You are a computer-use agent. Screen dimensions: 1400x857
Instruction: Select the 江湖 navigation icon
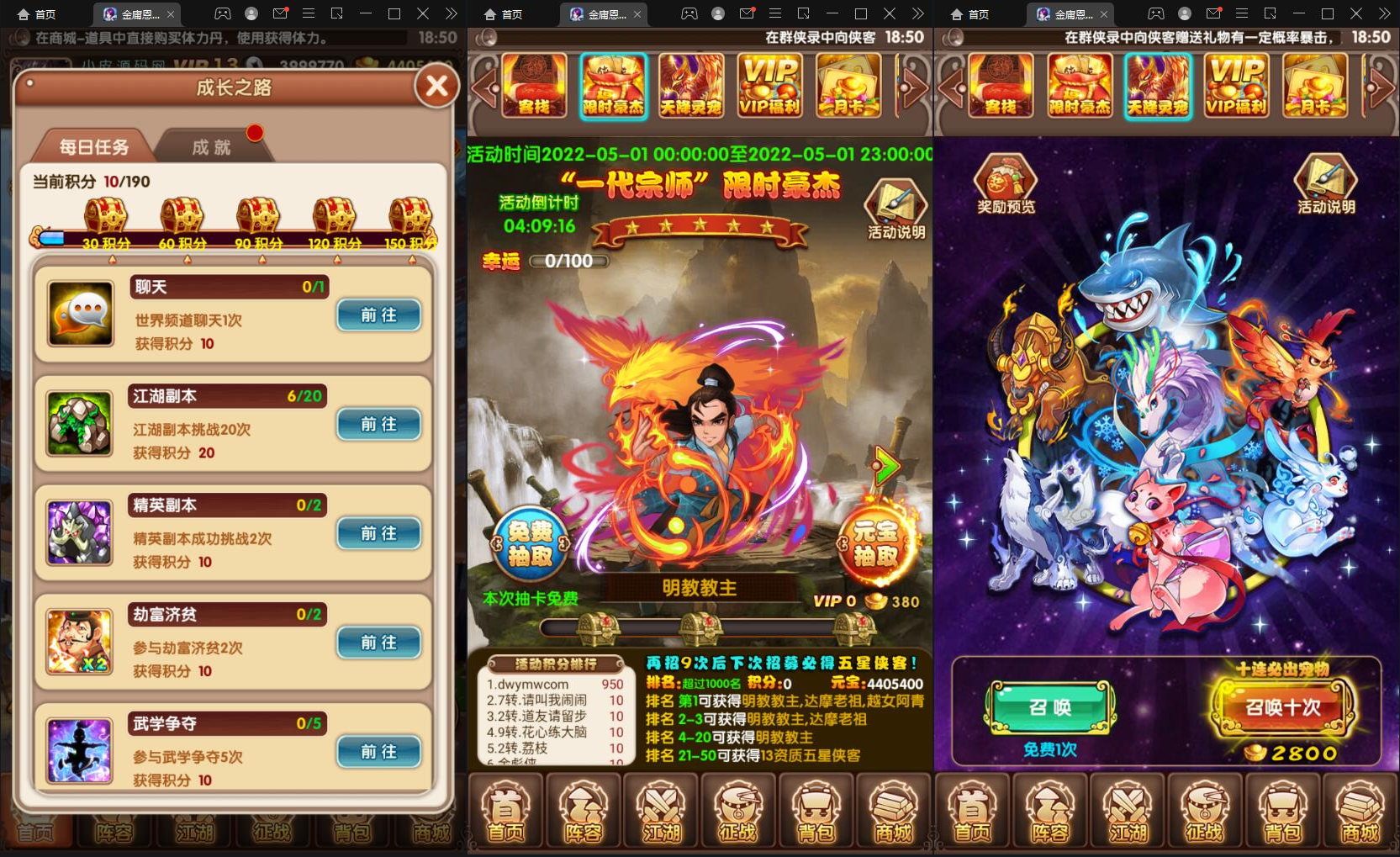point(661,810)
